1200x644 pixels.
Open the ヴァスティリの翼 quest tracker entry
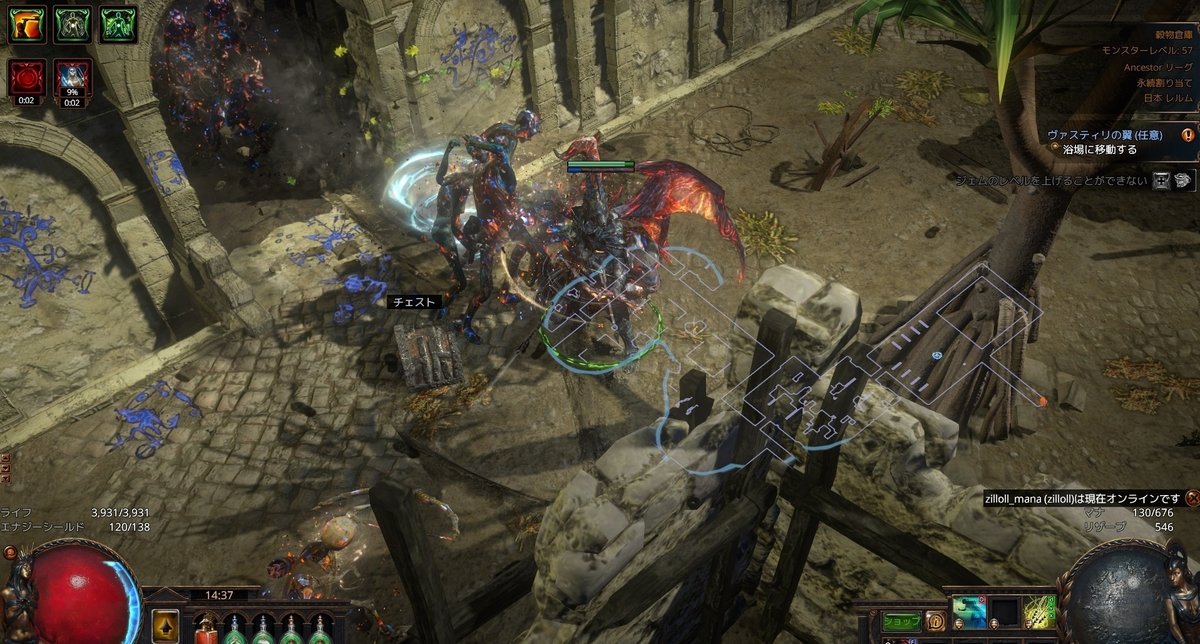[1112, 134]
